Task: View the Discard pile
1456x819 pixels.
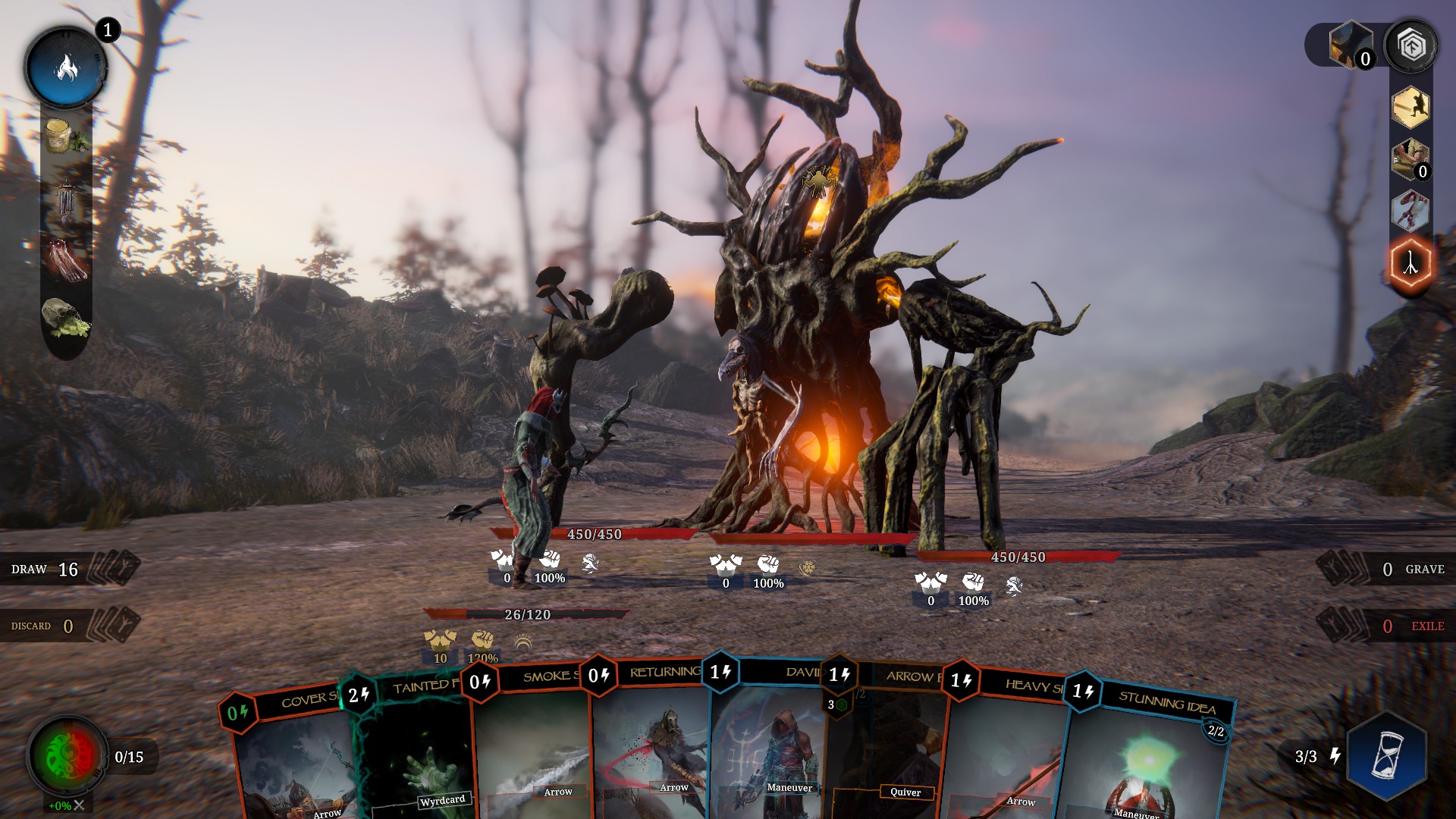Action: 68,626
